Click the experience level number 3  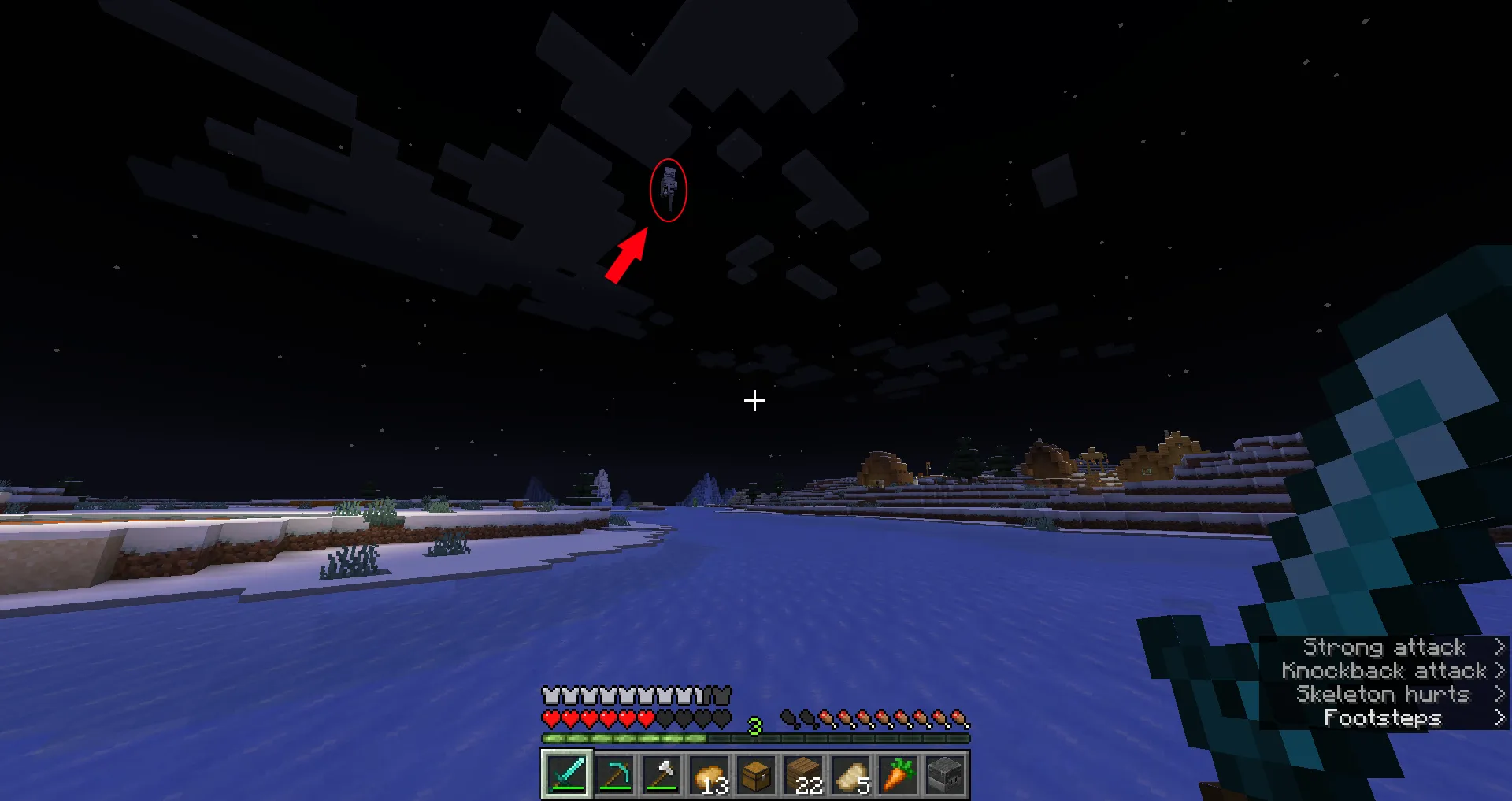tap(754, 728)
